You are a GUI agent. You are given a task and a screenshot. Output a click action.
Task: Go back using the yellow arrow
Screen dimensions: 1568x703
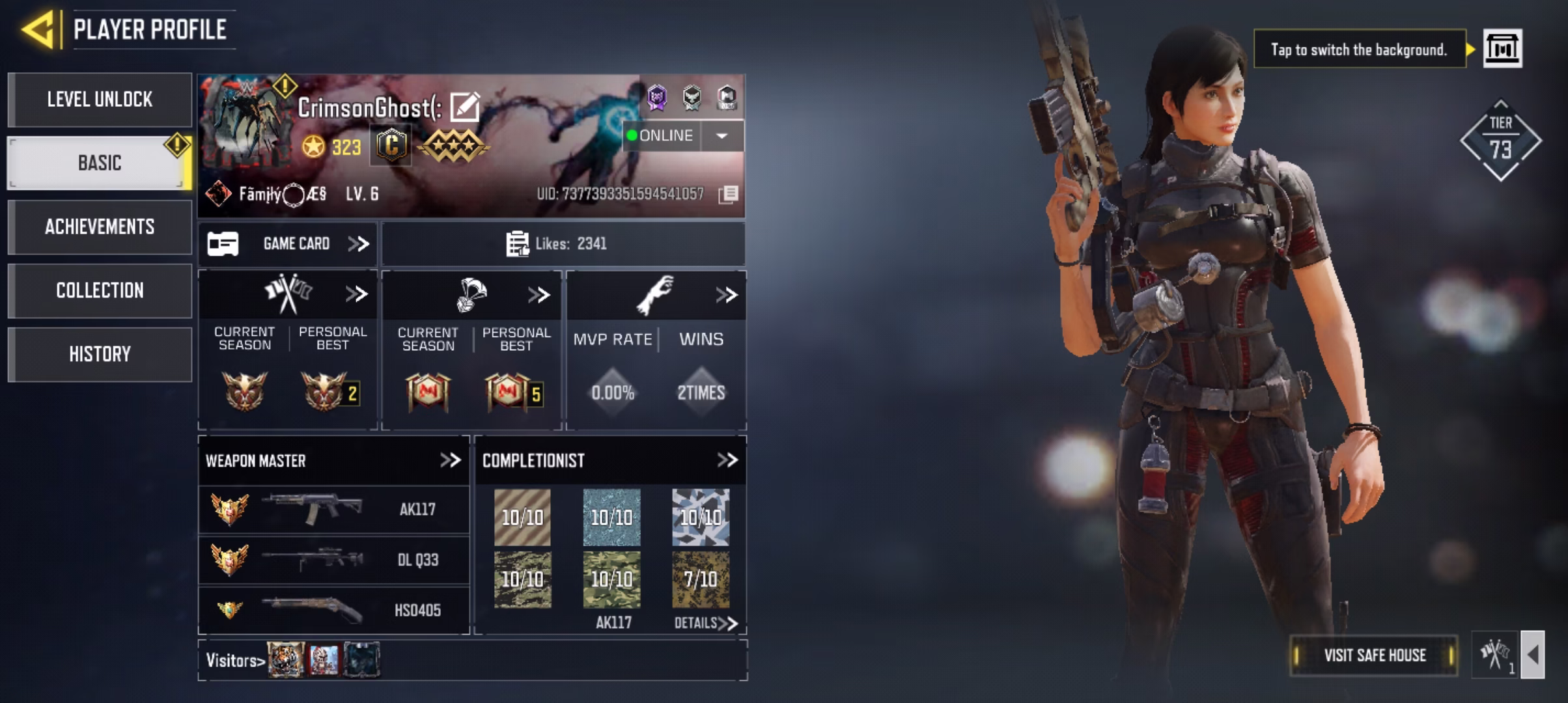tap(39, 29)
